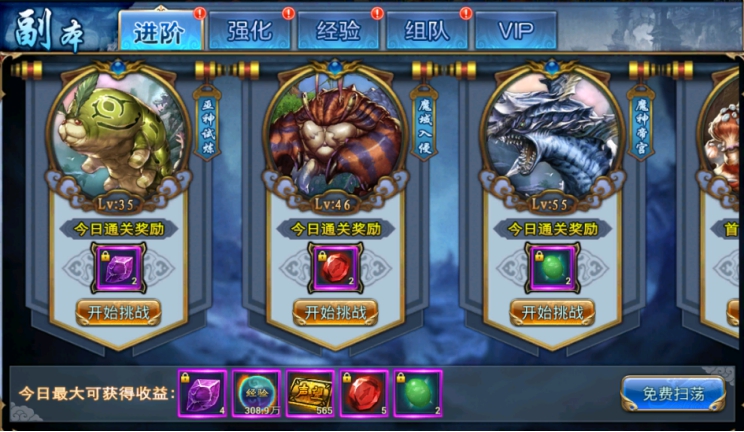Switch to the 进阶 tab
This screenshot has height=432, width=744.
click(x=161, y=30)
